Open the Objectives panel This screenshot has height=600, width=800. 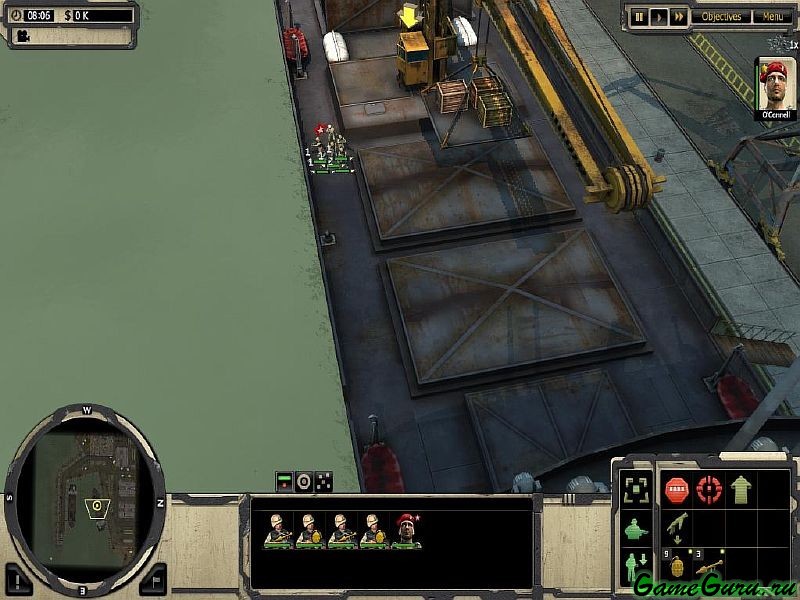721,17
